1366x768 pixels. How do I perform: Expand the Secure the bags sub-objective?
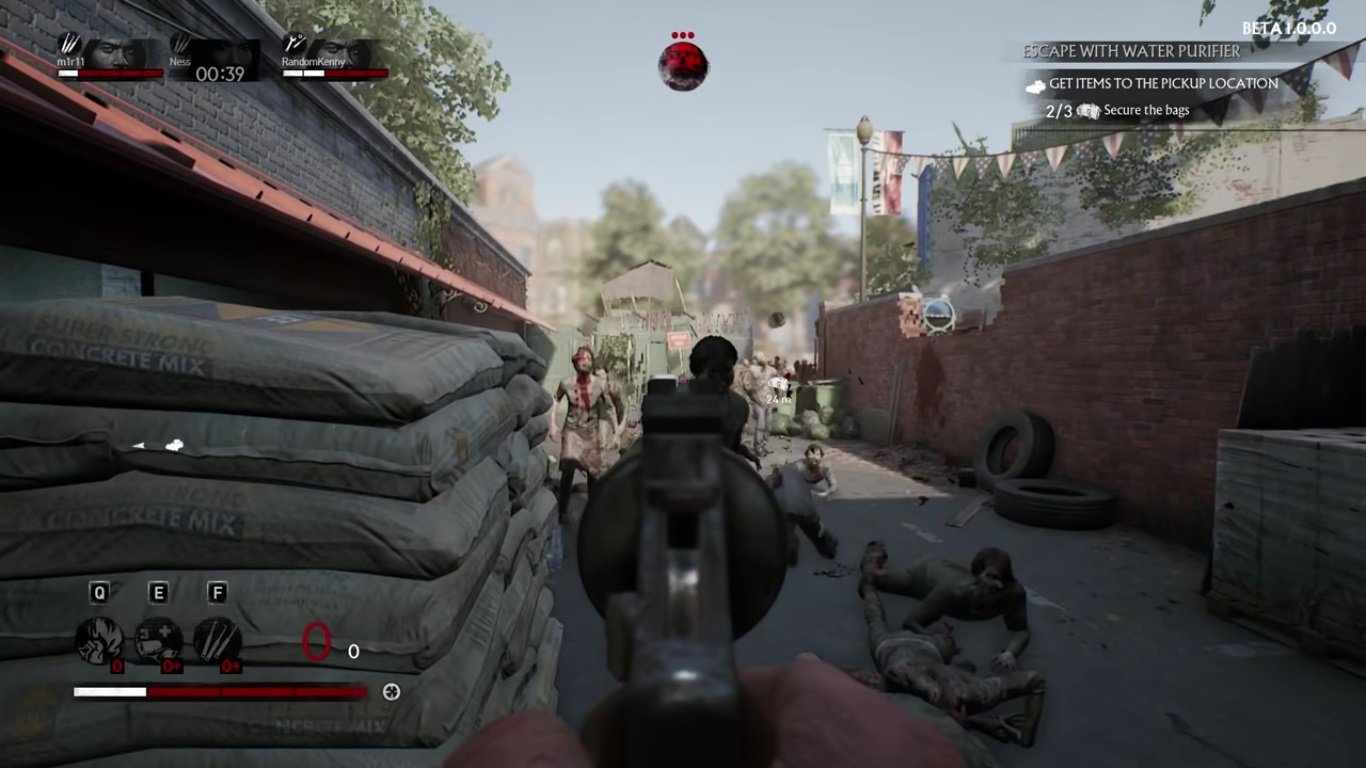pyautogui.click(x=1145, y=109)
